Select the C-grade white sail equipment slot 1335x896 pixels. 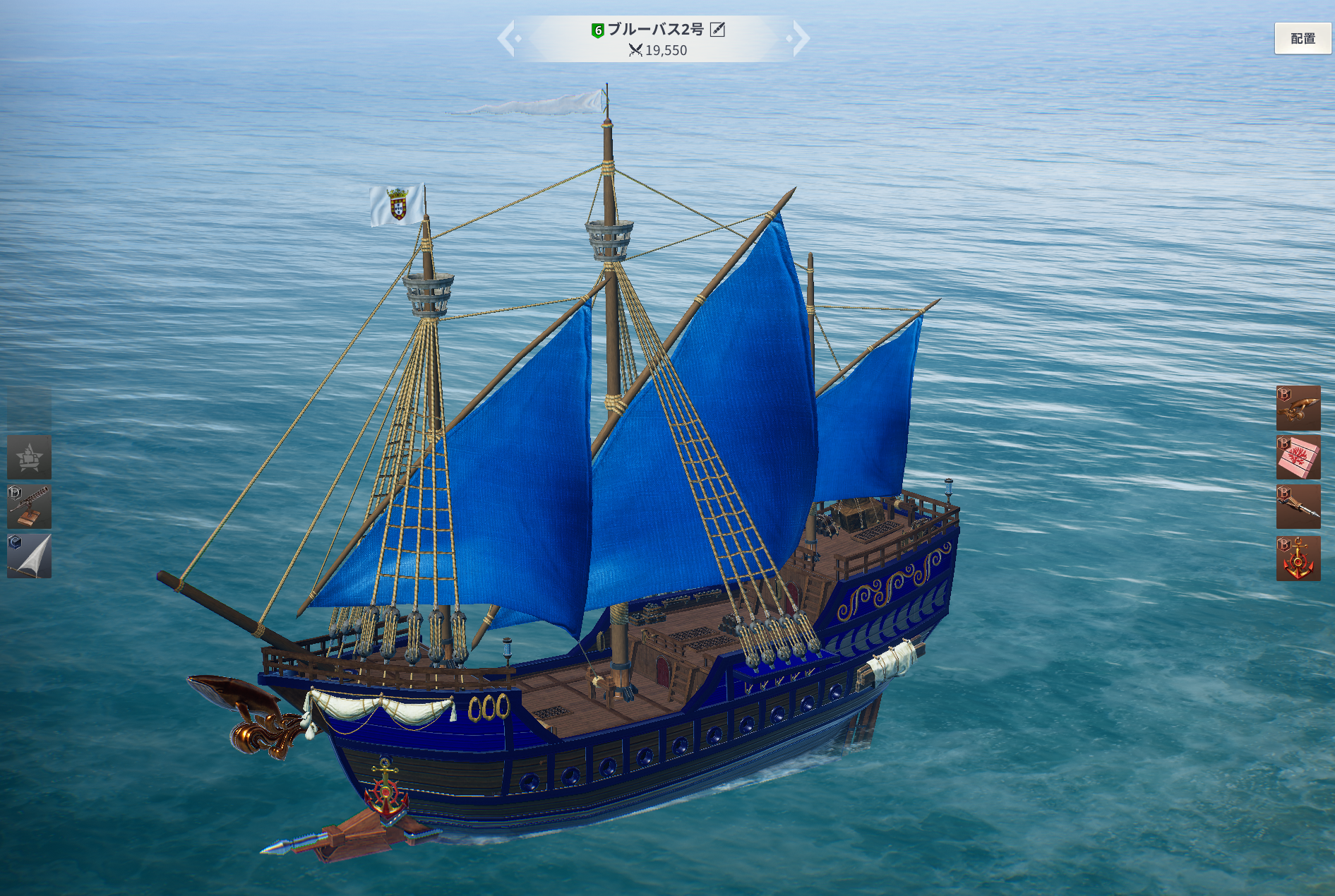point(29,556)
